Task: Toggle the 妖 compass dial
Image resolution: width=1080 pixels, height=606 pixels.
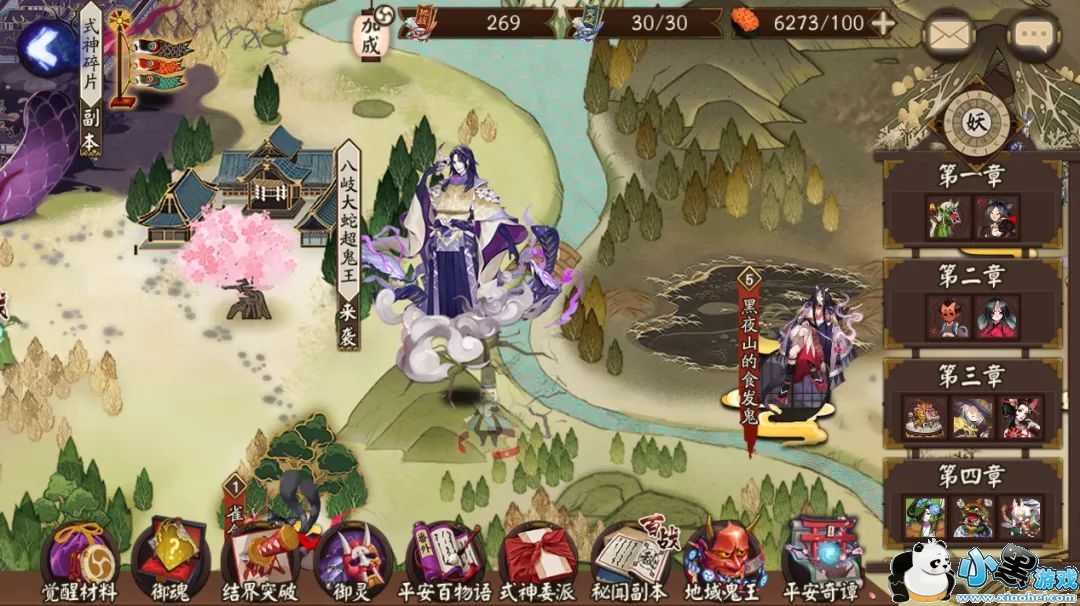Action: [x=973, y=120]
